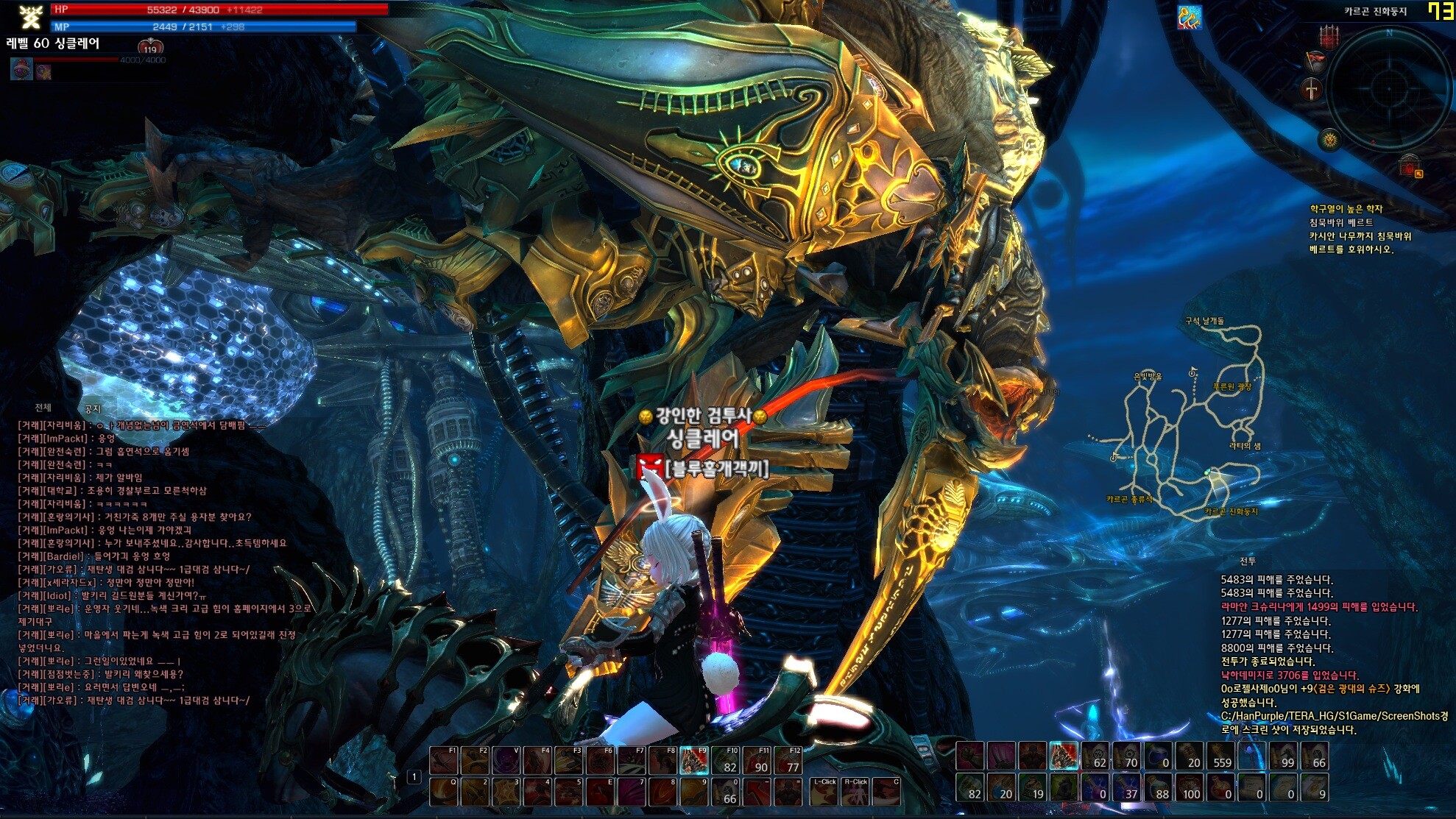Select the gold lion emblem icon
The image size is (1456, 819).
(1329, 138)
